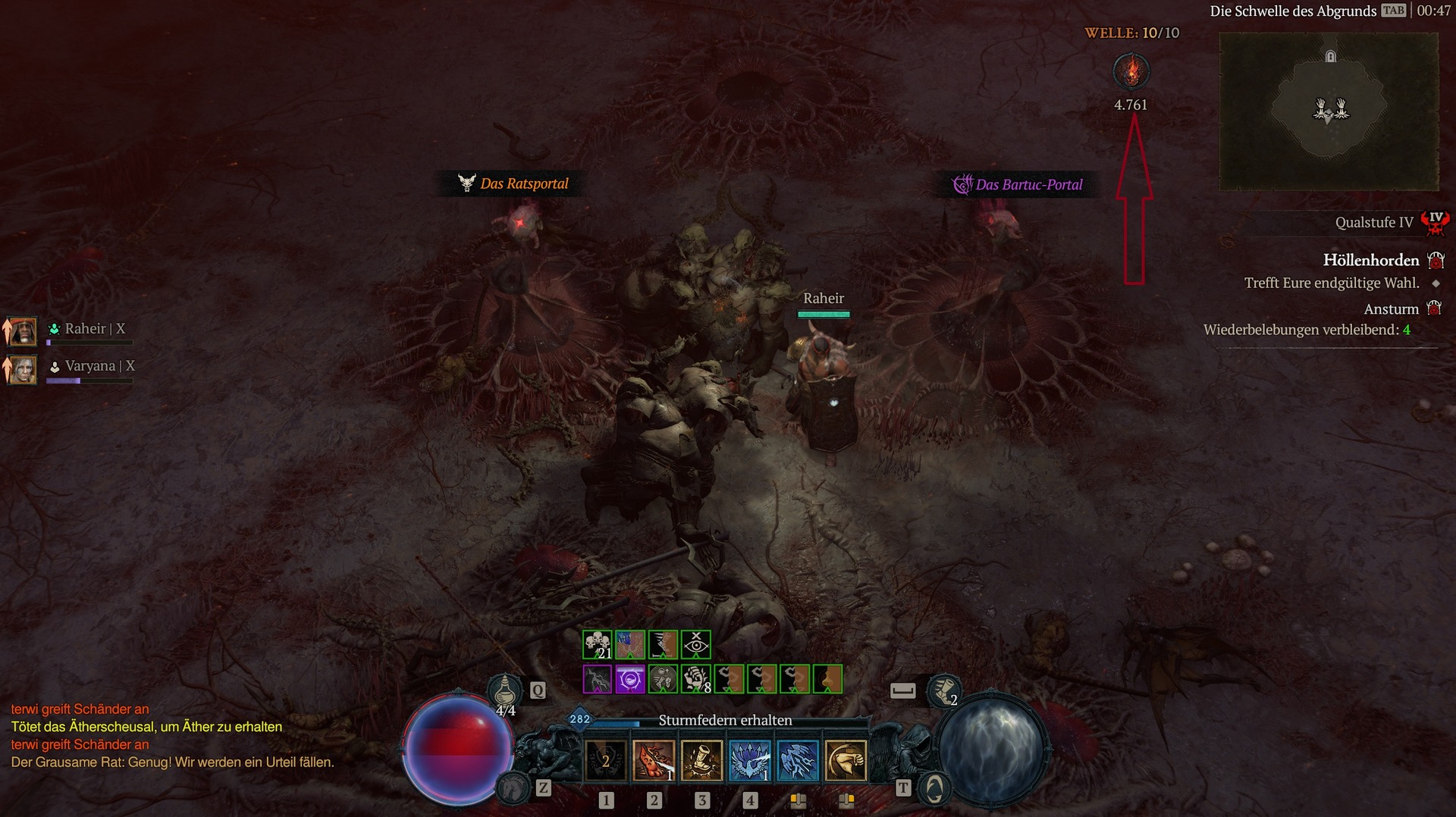Activate the blue feather storm skill
This screenshot has width=1456, height=817.
coord(798,760)
